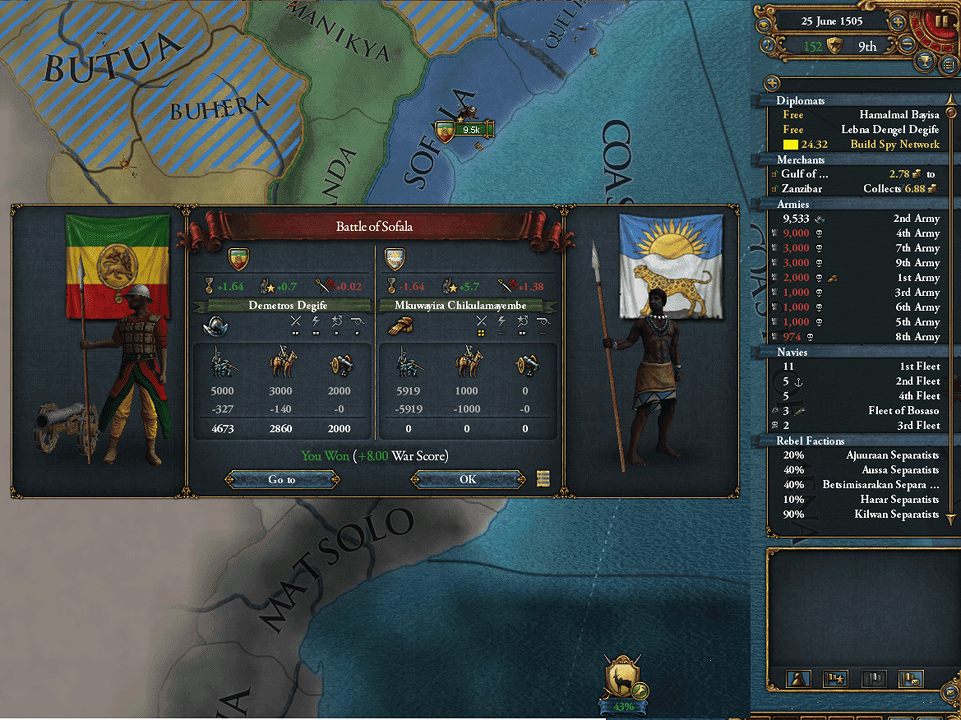Image resolution: width=961 pixels, height=720 pixels.
Task: Confirm the battle result with OK
Action: 467,479
